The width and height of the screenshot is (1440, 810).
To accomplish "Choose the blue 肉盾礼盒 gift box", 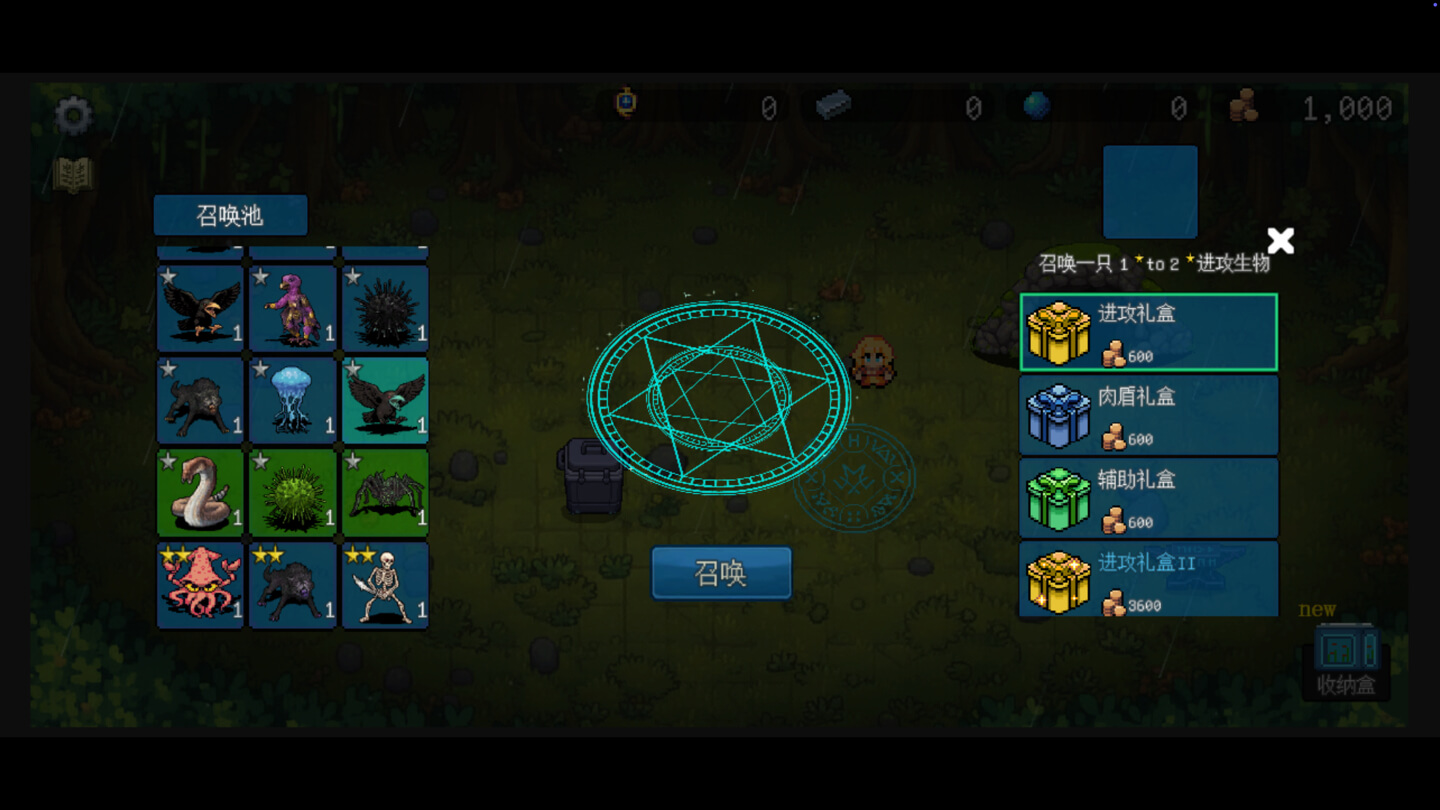I will (x=1148, y=415).
